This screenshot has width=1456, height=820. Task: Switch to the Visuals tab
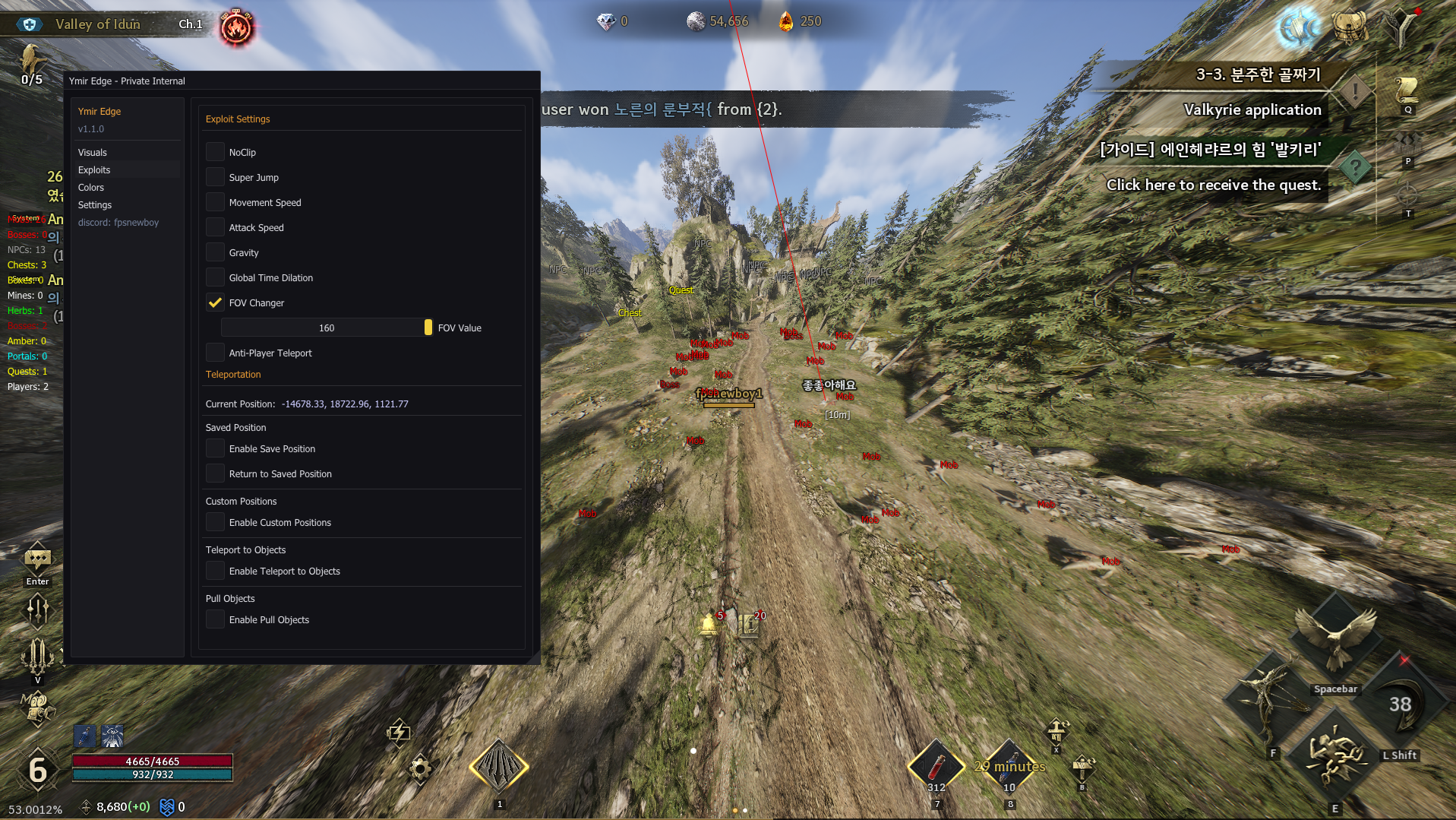point(93,153)
